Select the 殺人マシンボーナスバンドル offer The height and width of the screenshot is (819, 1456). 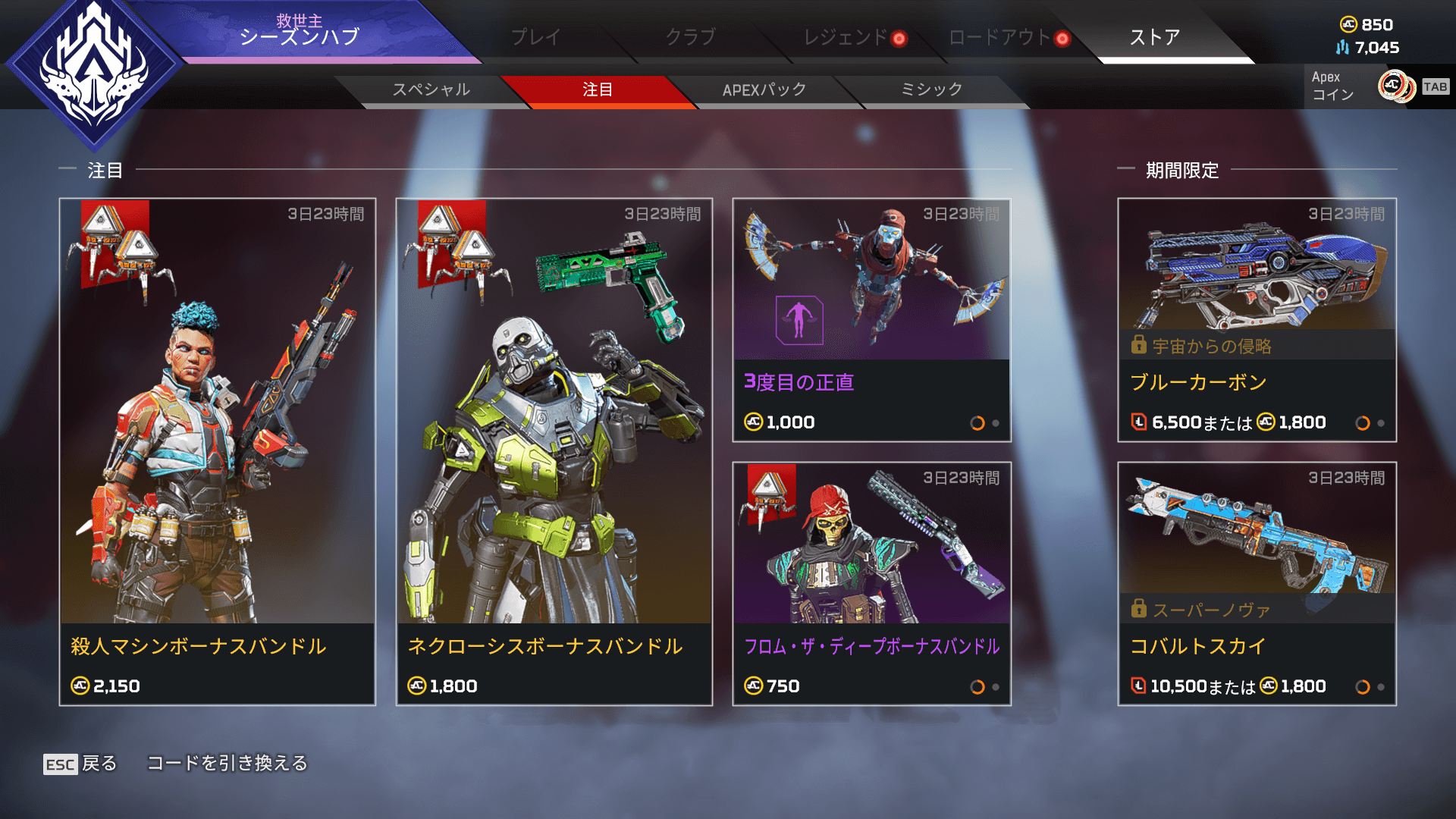click(x=218, y=452)
